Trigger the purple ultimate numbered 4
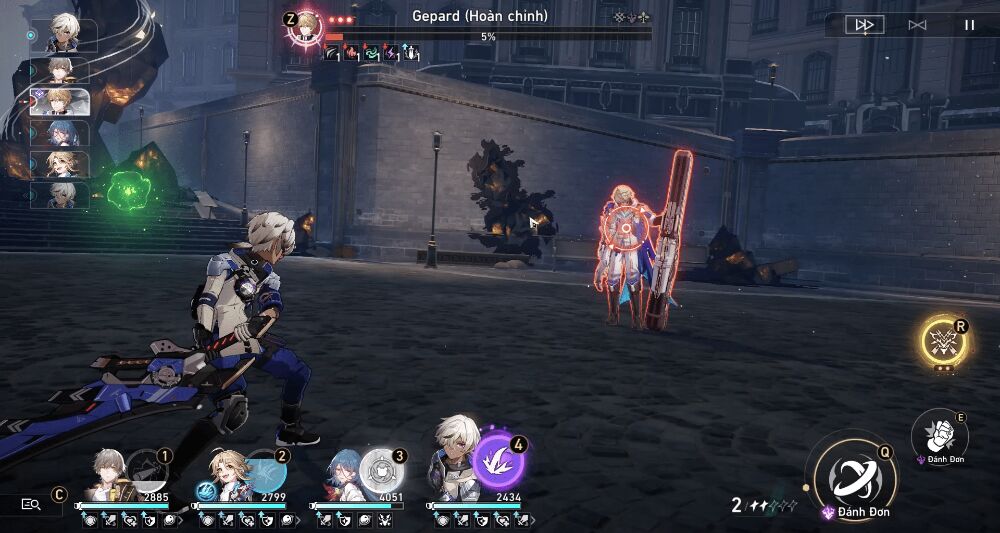 coord(498,461)
